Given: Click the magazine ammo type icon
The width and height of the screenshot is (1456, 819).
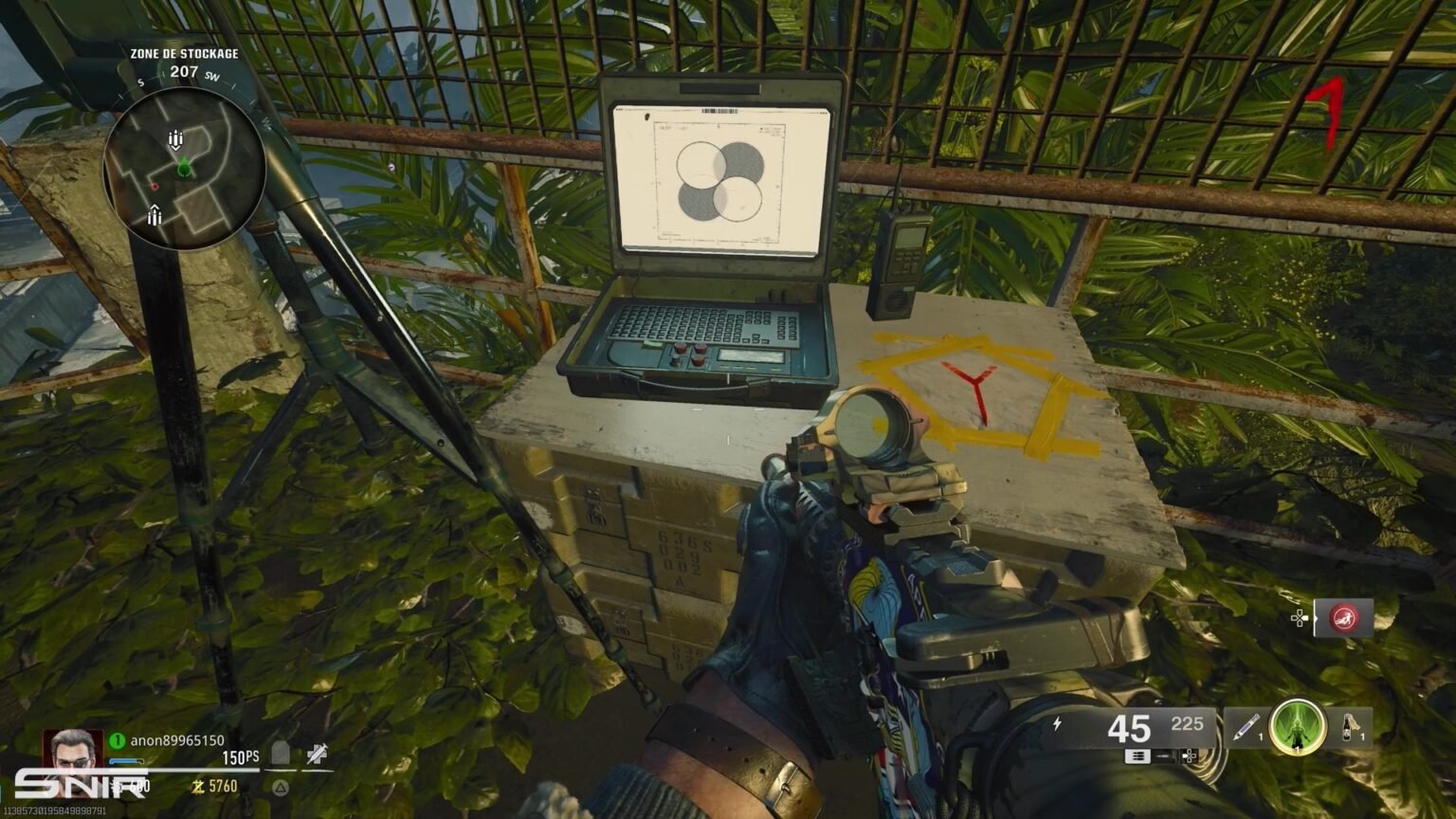Looking at the screenshot, I should click(x=1137, y=756).
